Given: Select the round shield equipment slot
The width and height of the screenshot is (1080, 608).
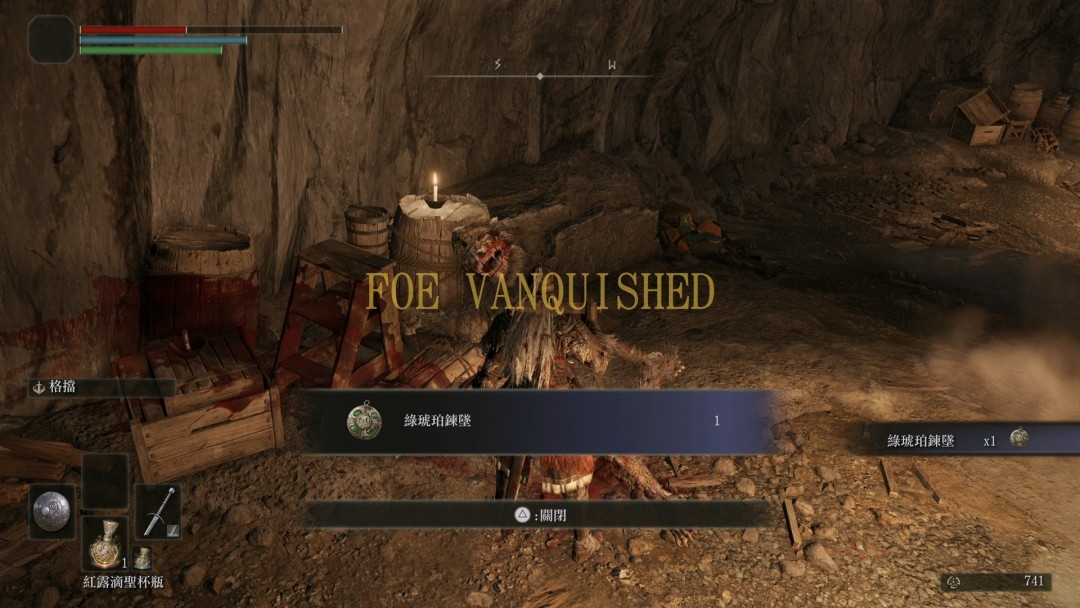Looking at the screenshot, I should point(51,511).
